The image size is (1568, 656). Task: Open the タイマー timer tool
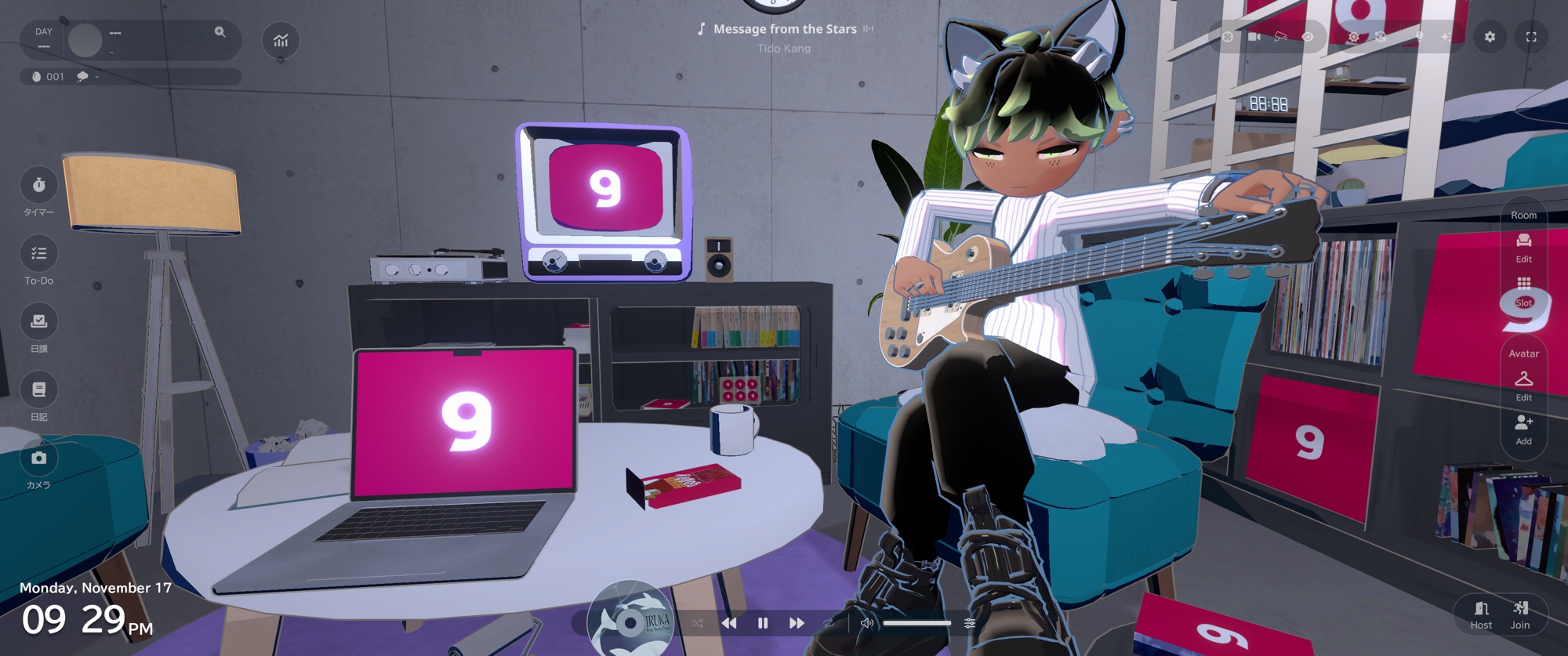[x=38, y=186]
